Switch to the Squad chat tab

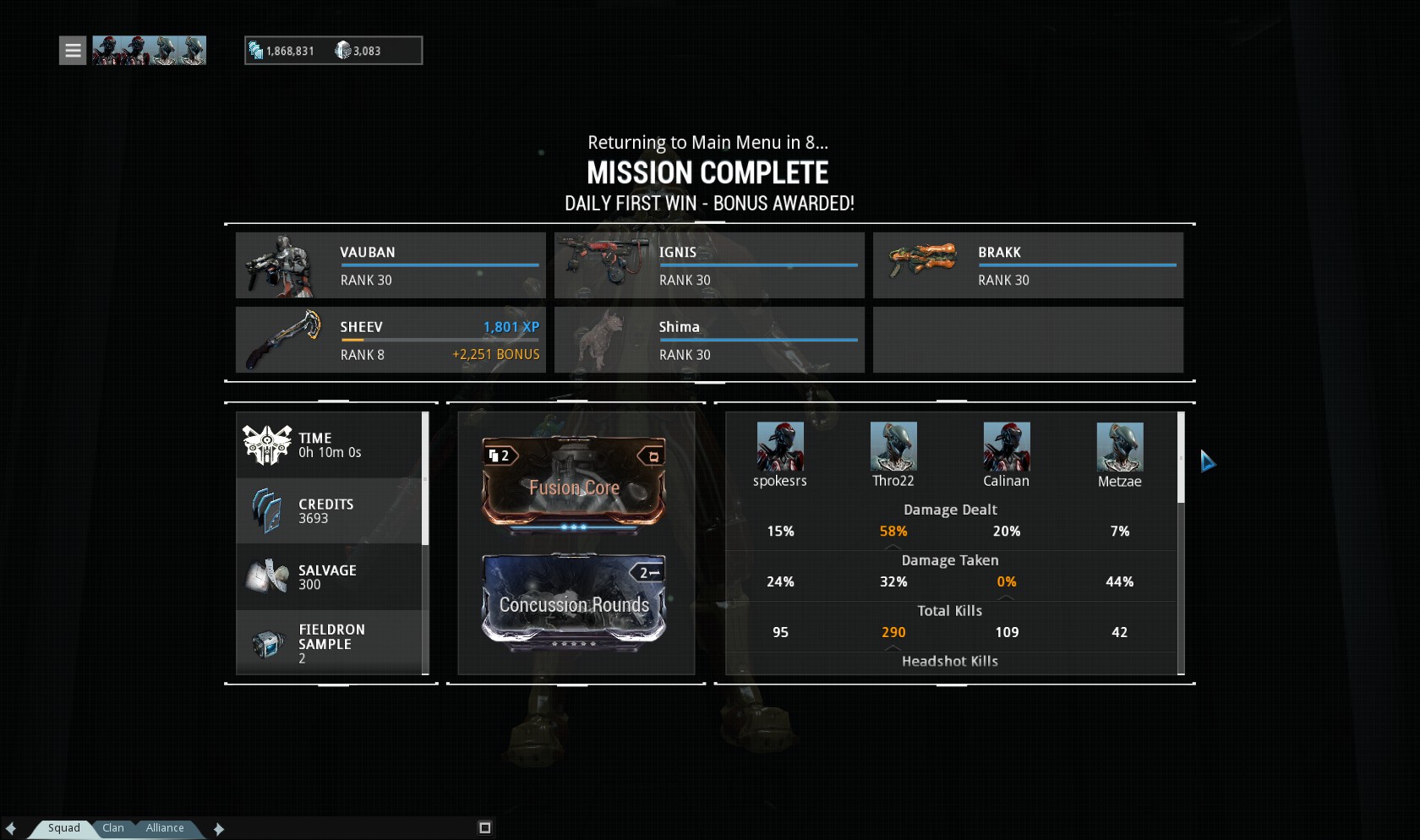point(63,828)
